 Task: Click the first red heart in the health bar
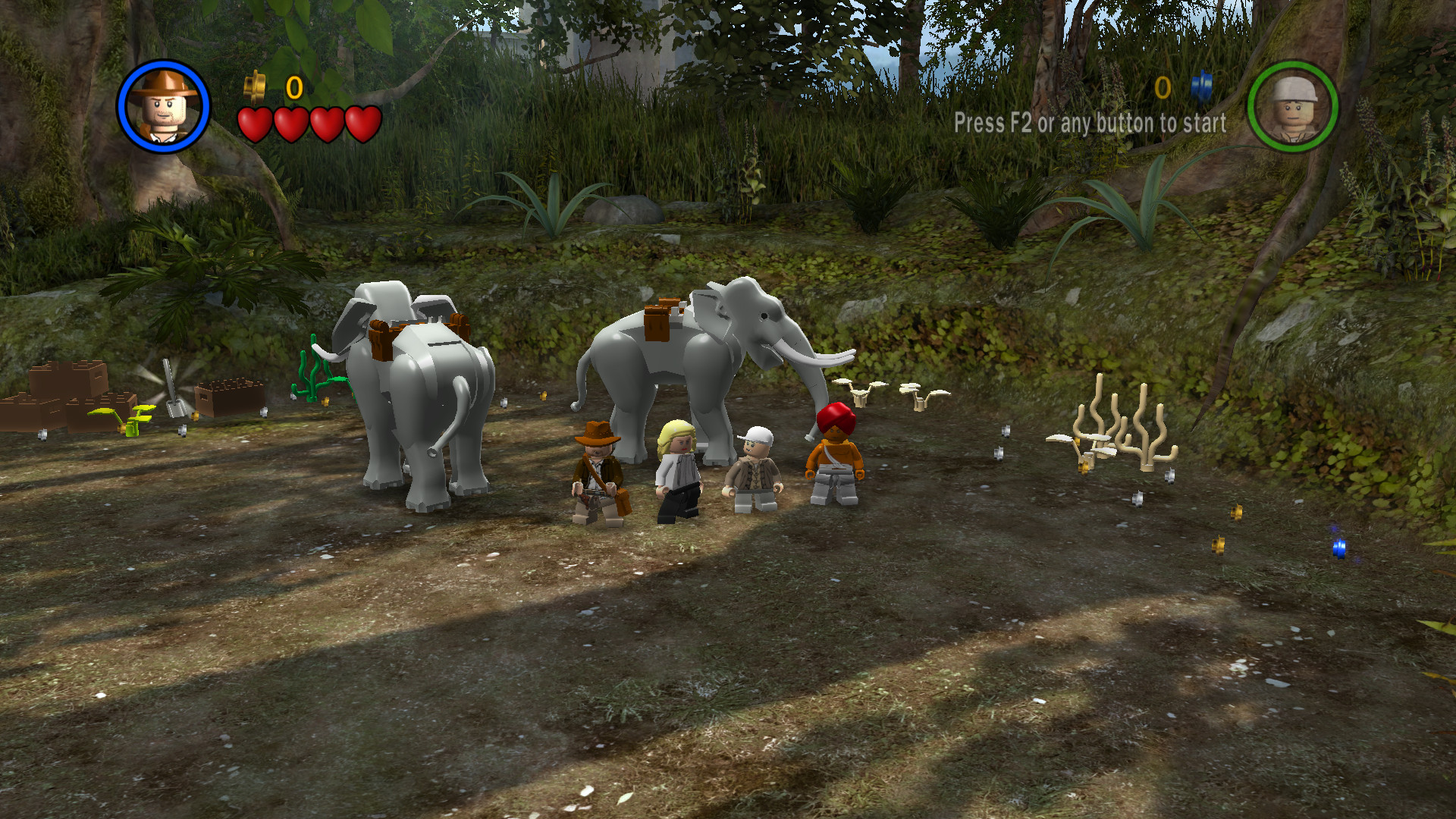click(256, 121)
